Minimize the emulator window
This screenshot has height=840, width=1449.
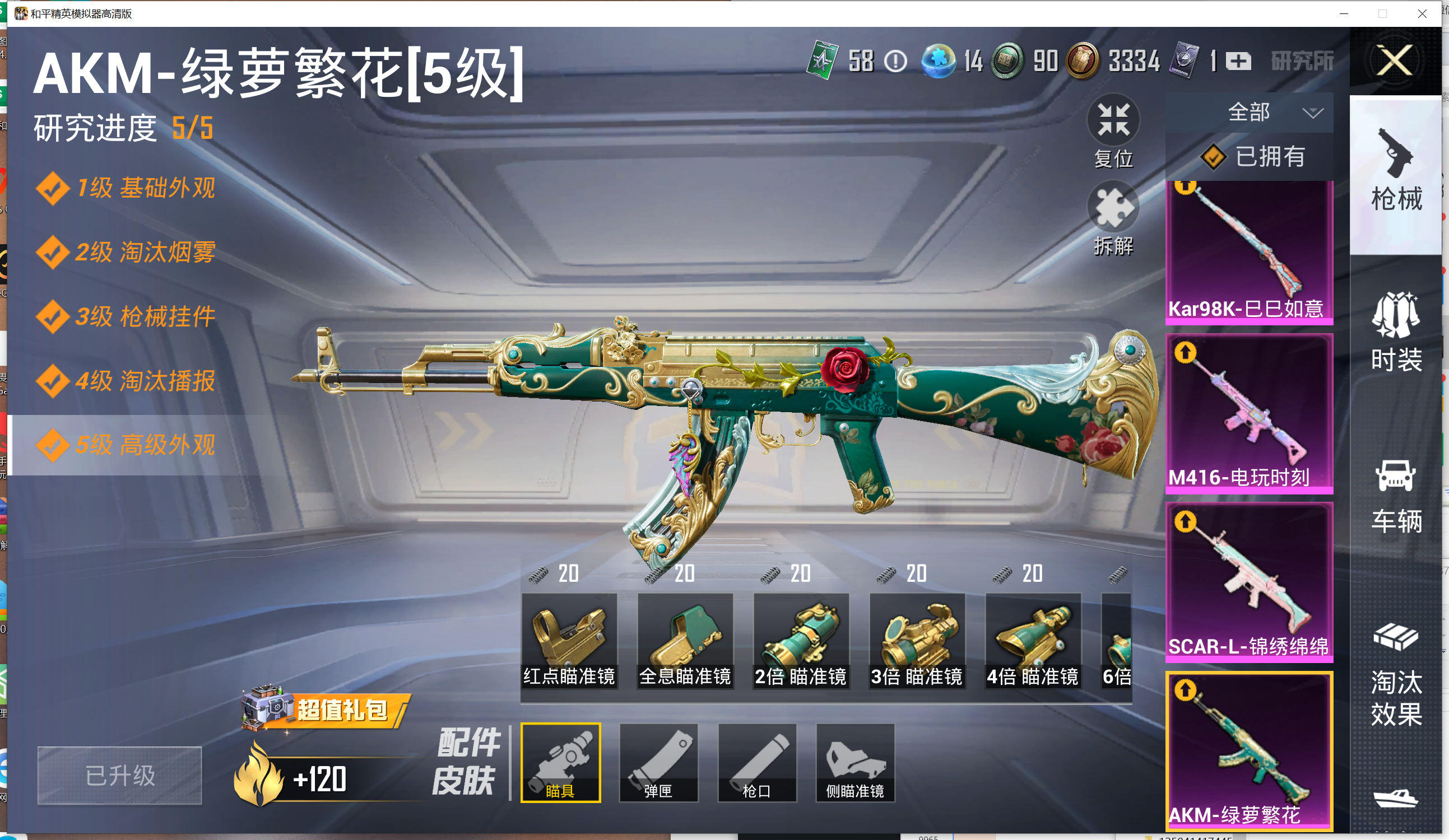1344,13
